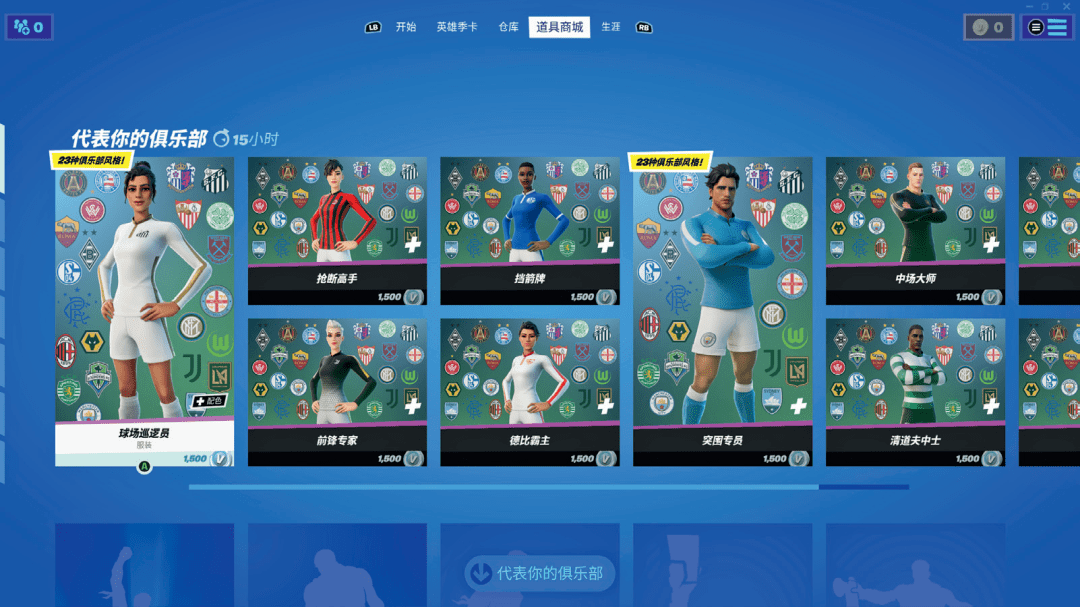Click the V-Bucks balance button
This screenshot has width=1080, height=607.
tap(988, 27)
